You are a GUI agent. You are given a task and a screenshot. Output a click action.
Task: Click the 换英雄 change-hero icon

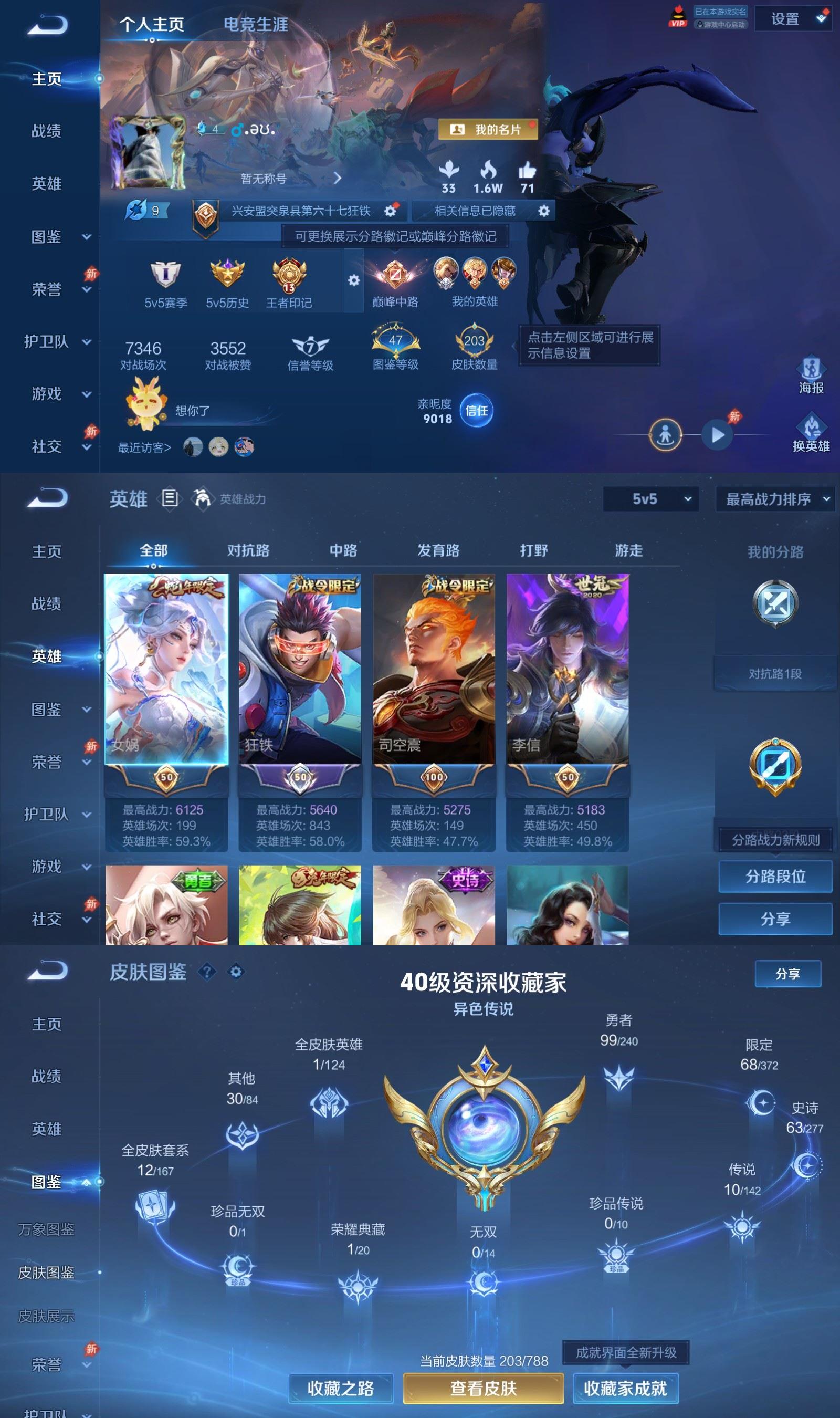click(812, 427)
